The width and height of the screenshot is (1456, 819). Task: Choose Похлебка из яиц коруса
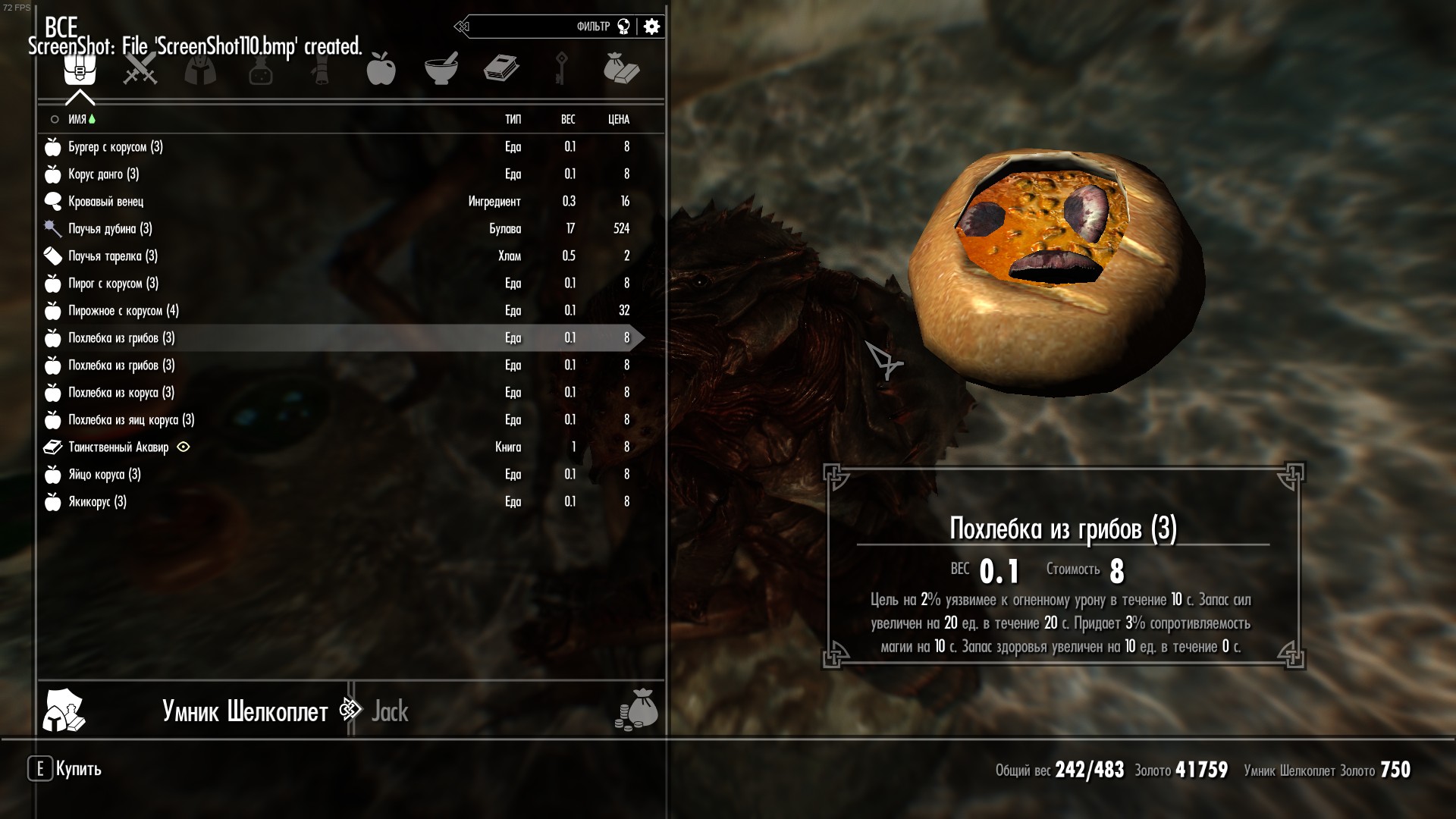click(x=131, y=420)
